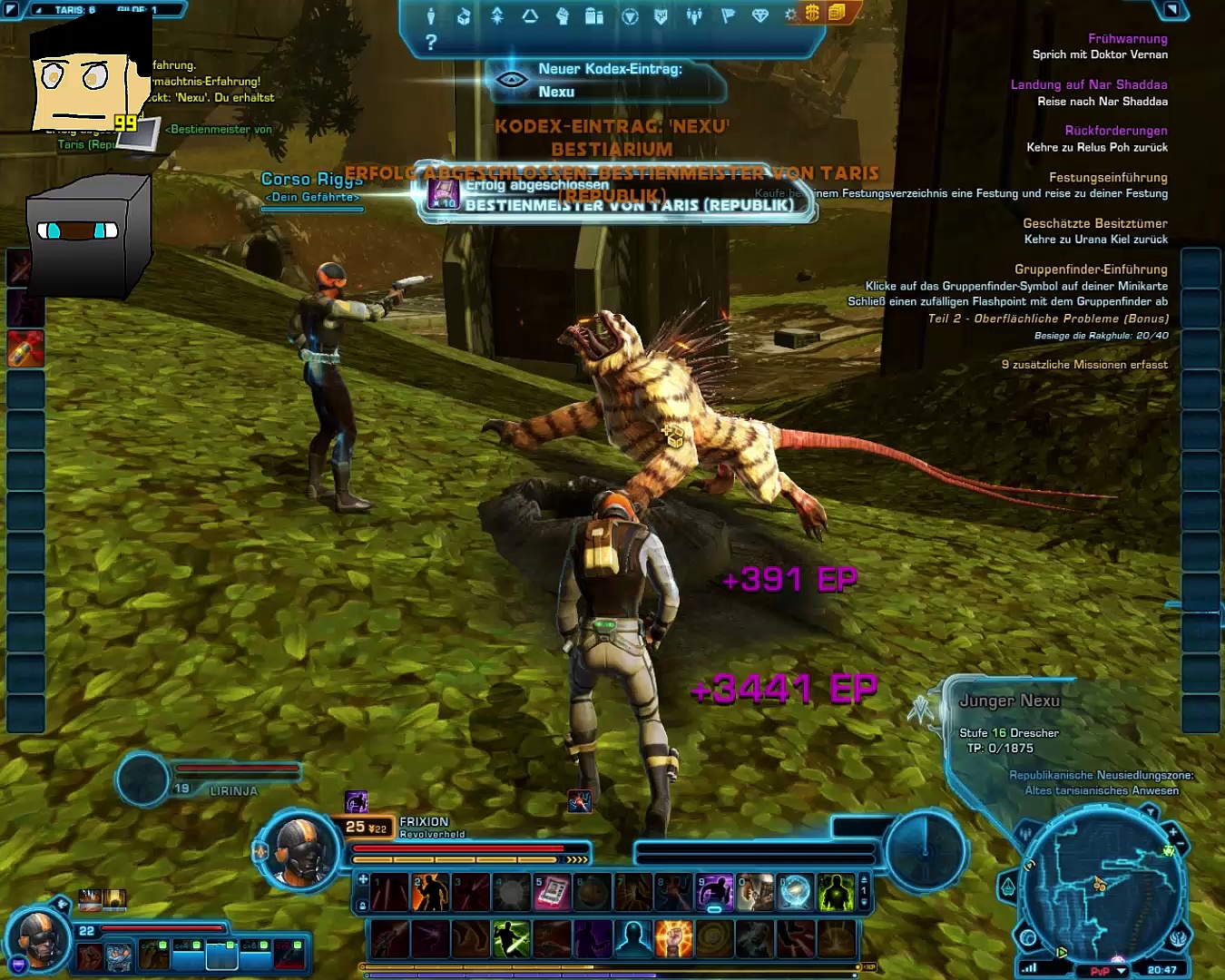Select the Frühwarnung mission in tracker
This screenshot has height=980, width=1225.
coord(1127,39)
